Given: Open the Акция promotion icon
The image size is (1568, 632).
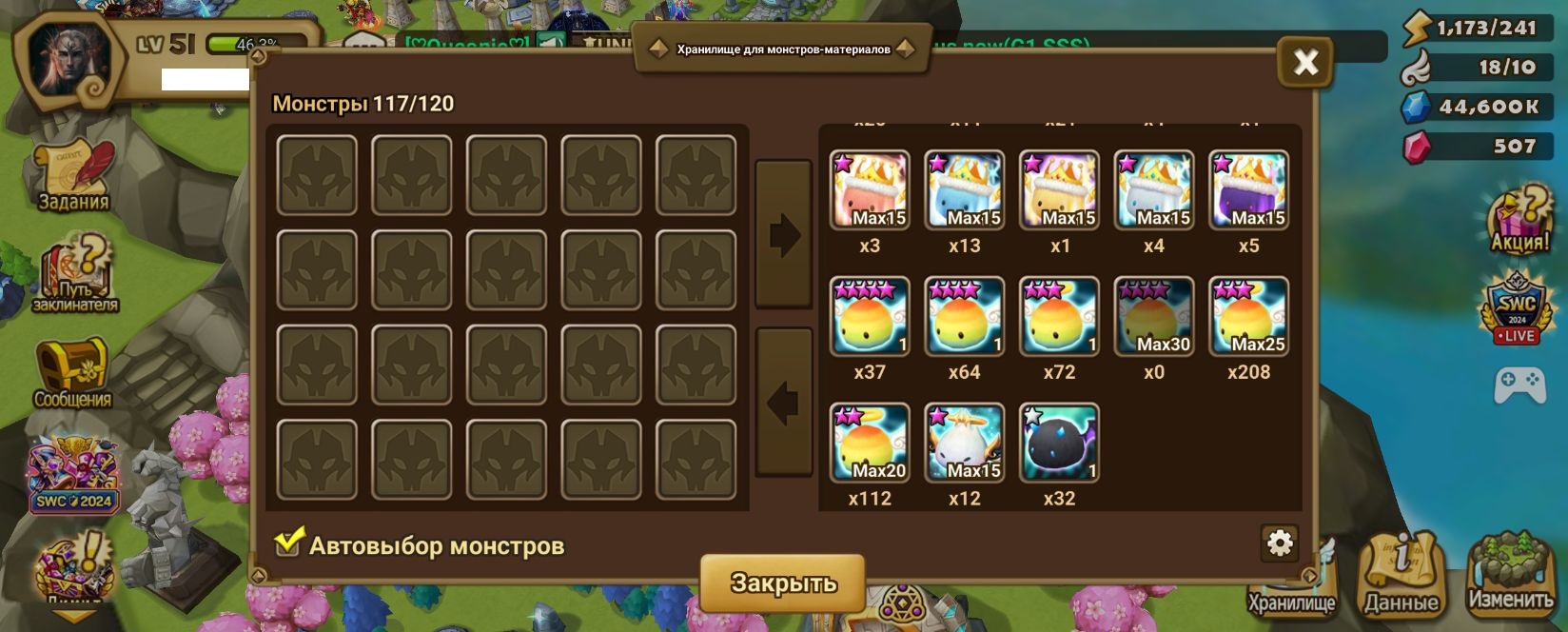Looking at the screenshot, I should [x=1519, y=220].
